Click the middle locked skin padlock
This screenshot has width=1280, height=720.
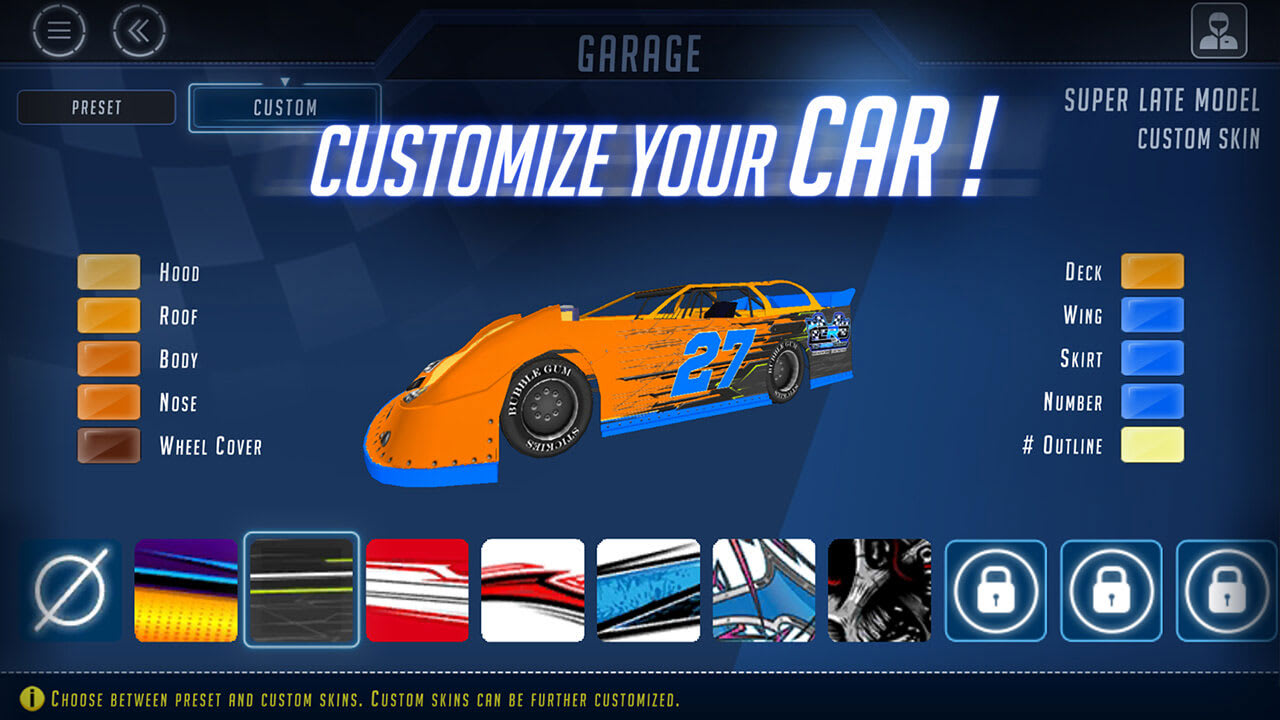(1110, 590)
